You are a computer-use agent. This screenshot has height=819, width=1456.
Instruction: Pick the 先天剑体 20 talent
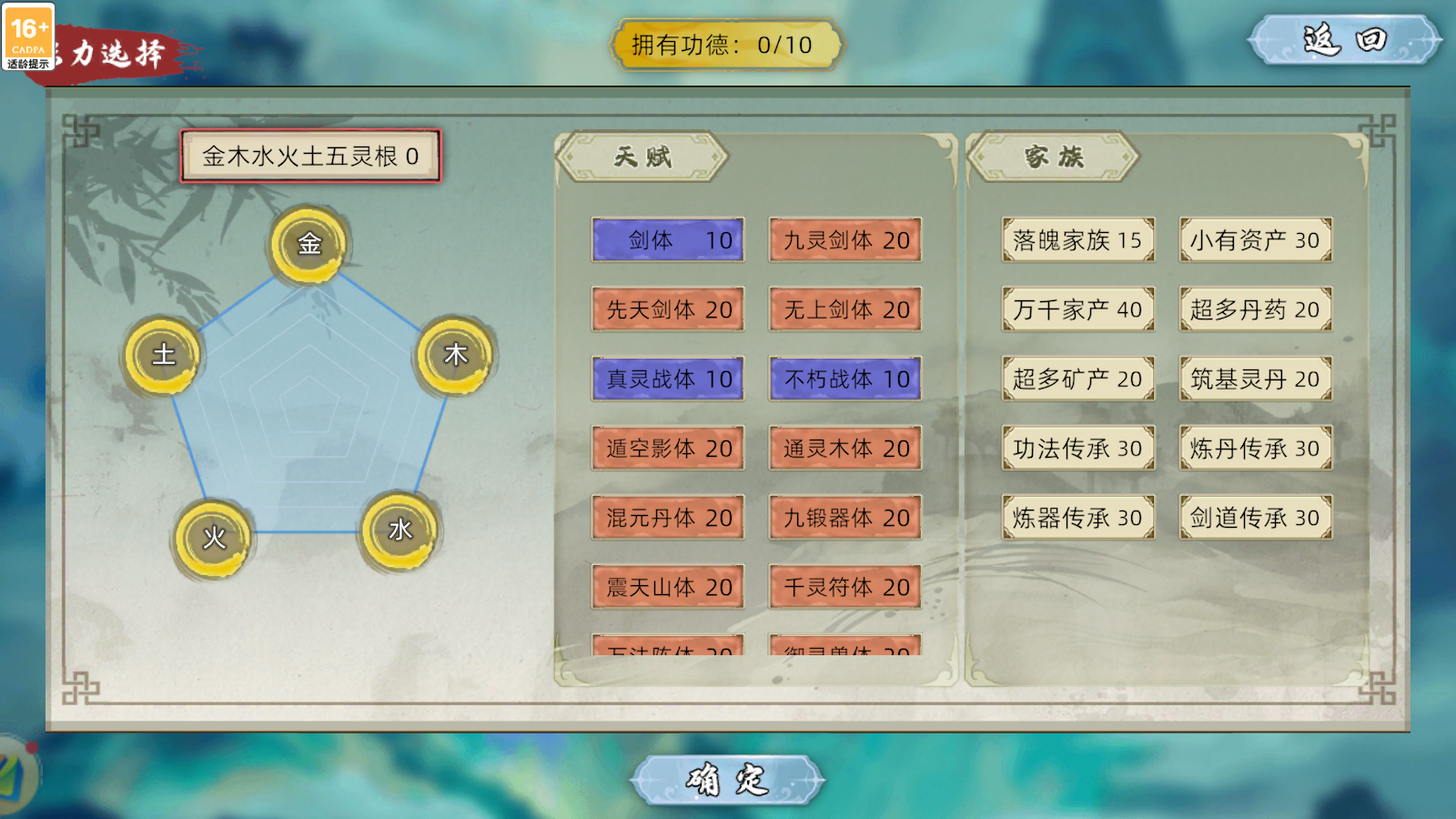coord(668,309)
